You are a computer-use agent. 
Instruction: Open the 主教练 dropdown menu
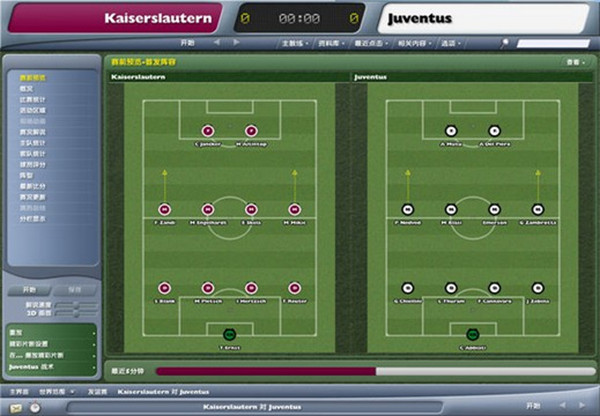pyautogui.click(x=295, y=44)
